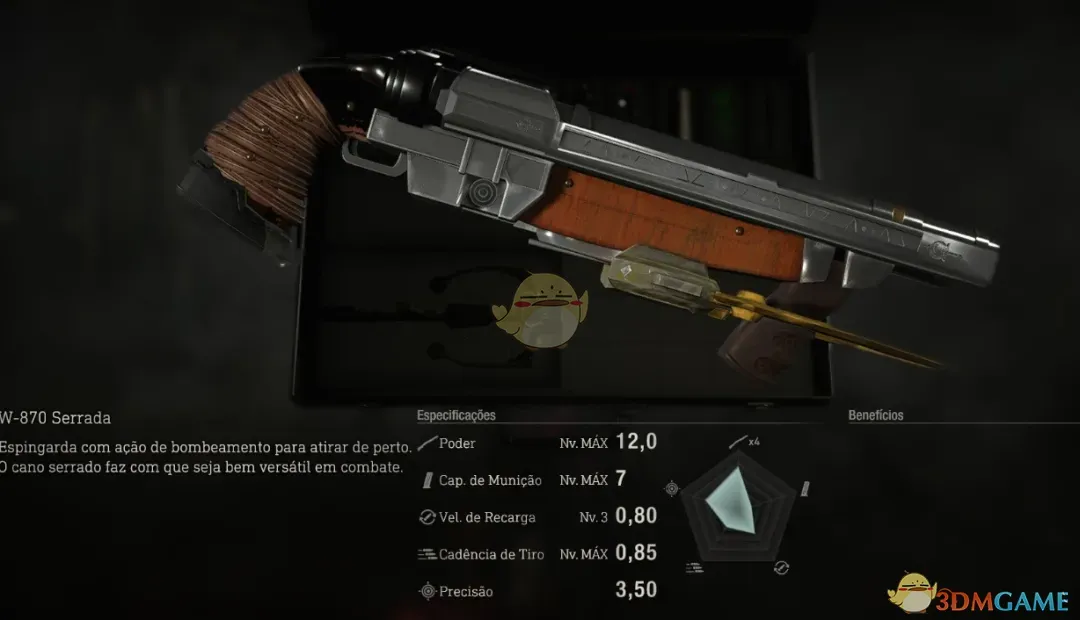Click the Precisão stat row
This screenshot has width=1080, height=620.
point(537,591)
